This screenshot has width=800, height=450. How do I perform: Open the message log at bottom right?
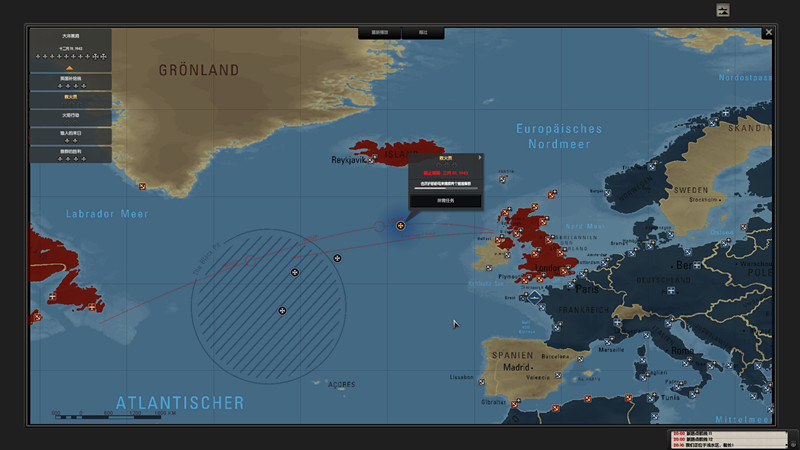pos(723,438)
